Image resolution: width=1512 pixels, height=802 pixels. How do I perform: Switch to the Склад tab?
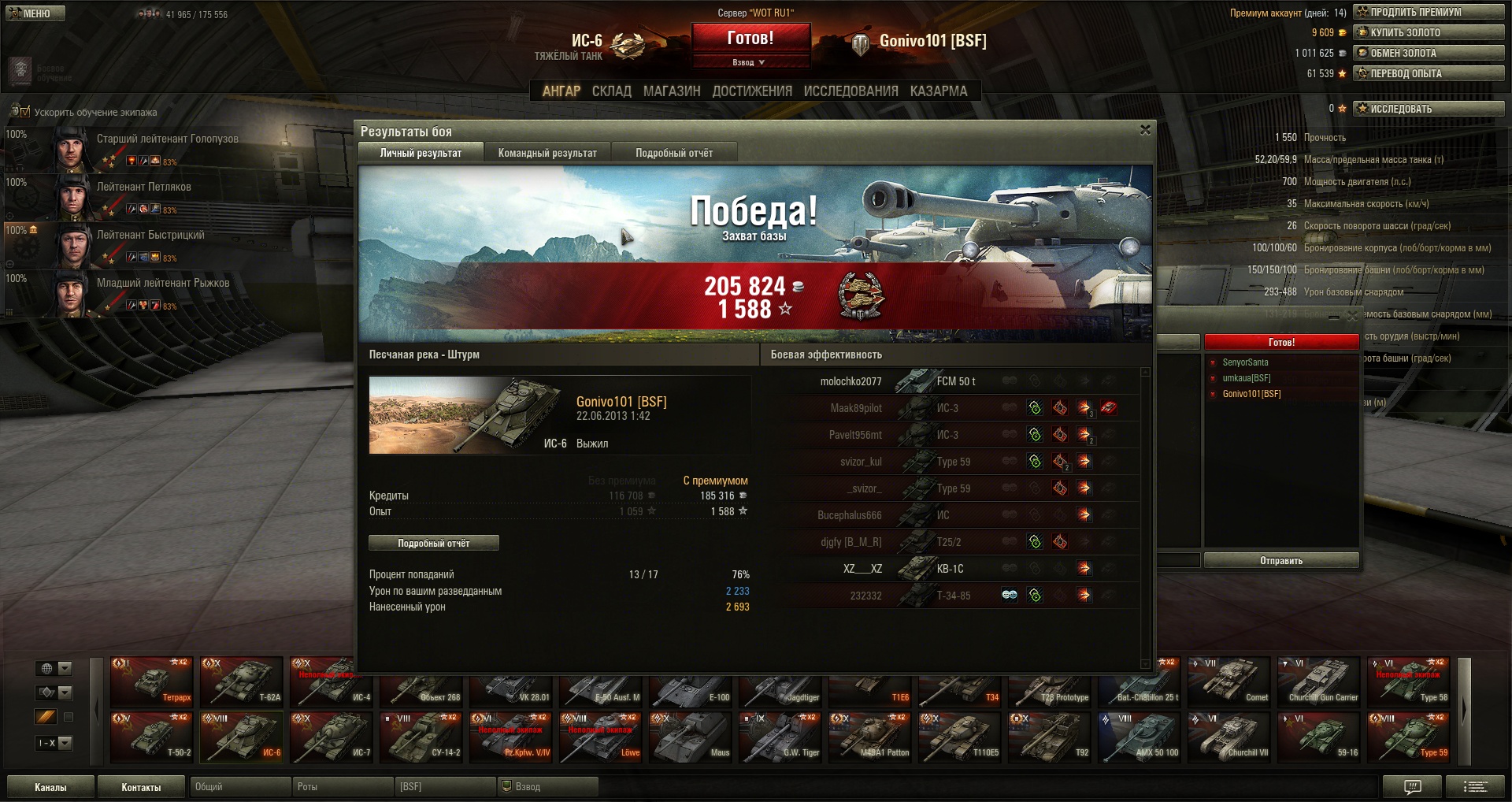(x=612, y=91)
